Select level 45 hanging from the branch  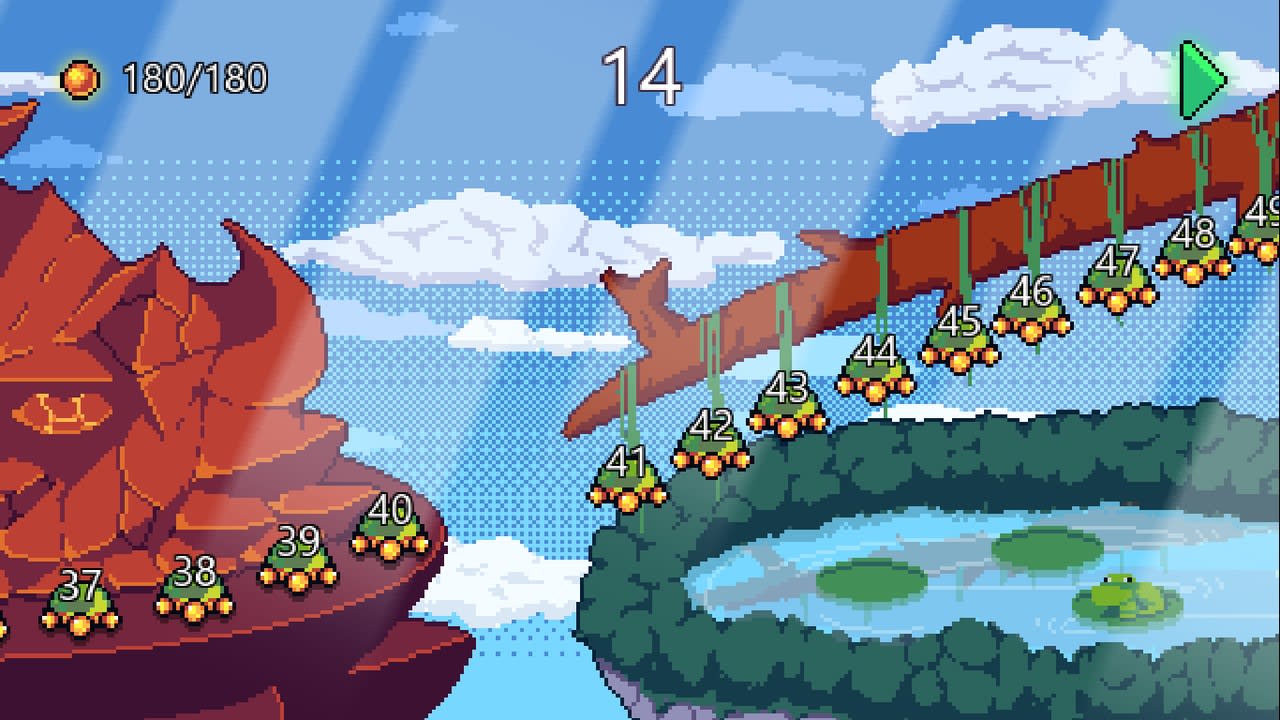[958, 340]
